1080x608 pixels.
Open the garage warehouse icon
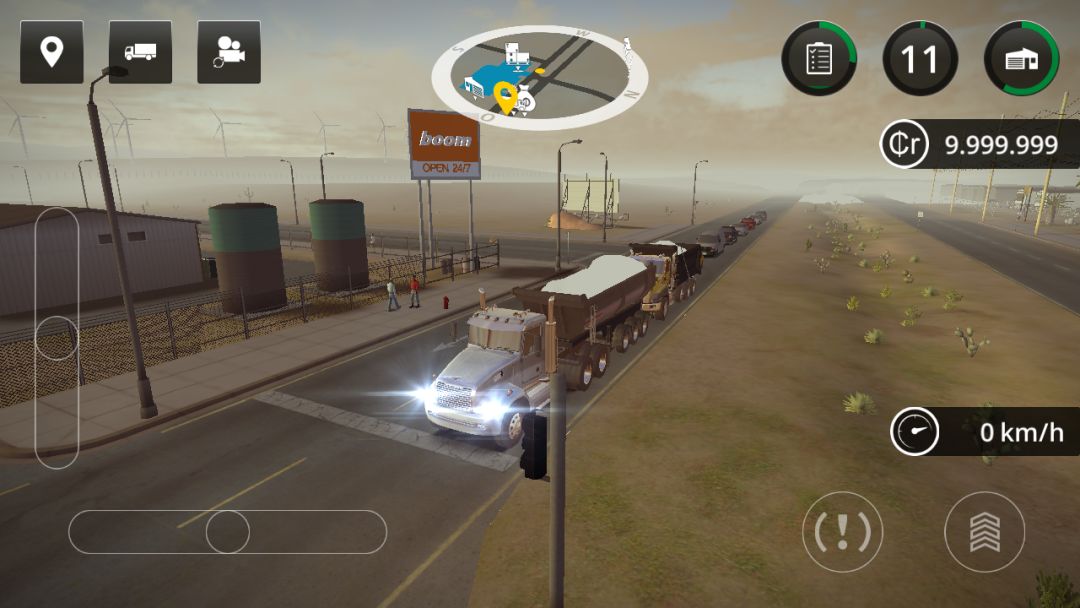pyautogui.click(x=1021, y=58)
